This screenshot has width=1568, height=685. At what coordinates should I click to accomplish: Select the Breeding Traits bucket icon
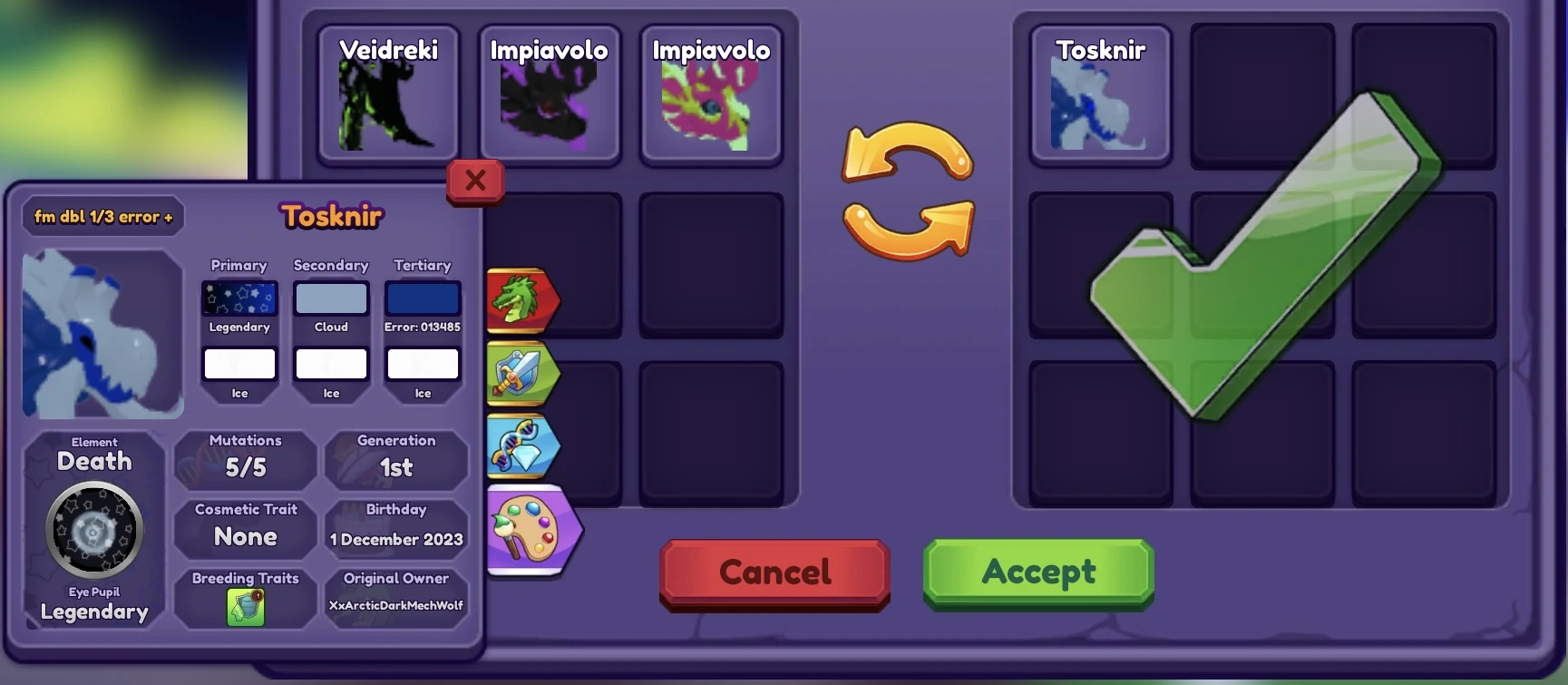245,604
